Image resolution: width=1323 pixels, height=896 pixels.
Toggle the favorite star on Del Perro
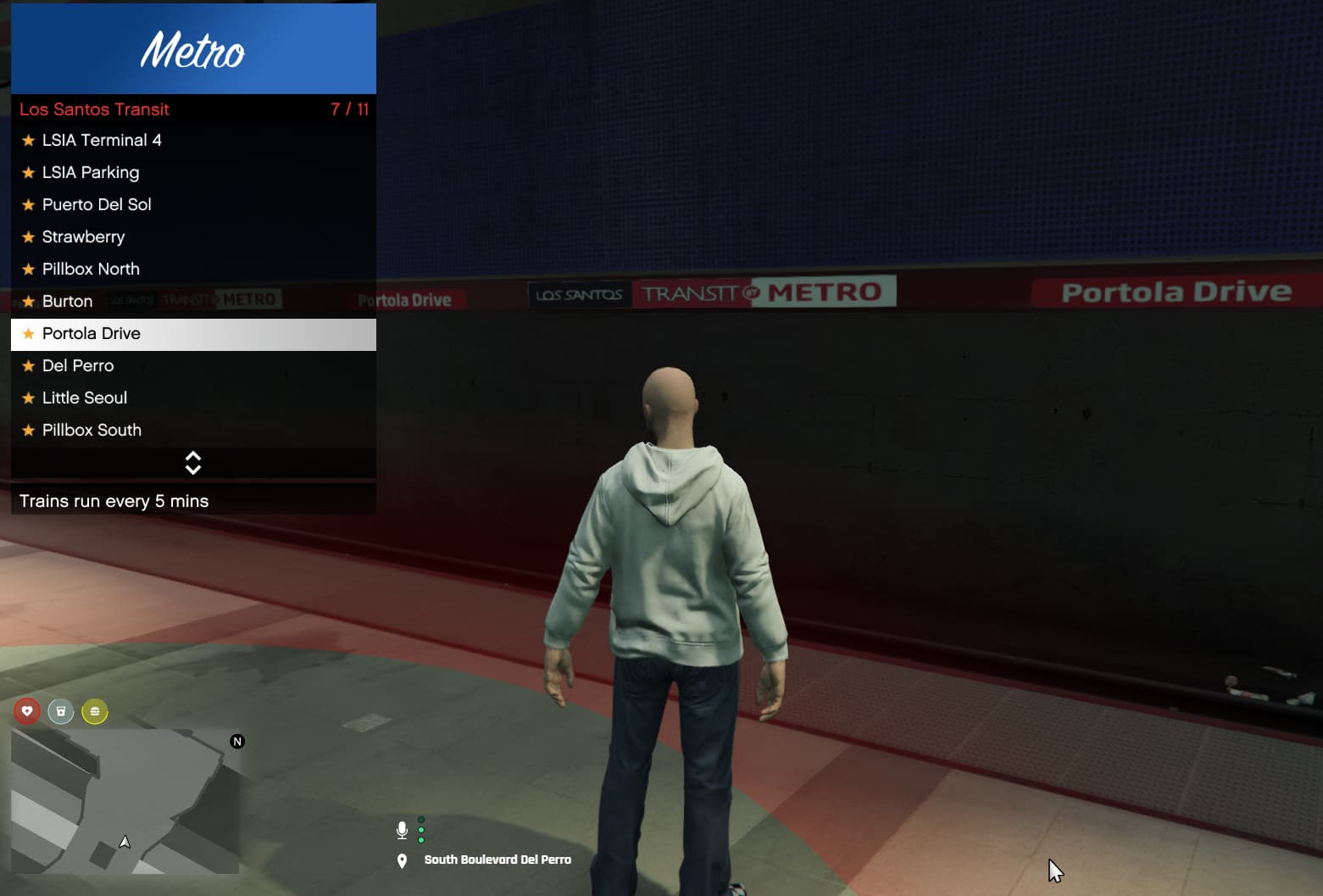tap(28, 365)
